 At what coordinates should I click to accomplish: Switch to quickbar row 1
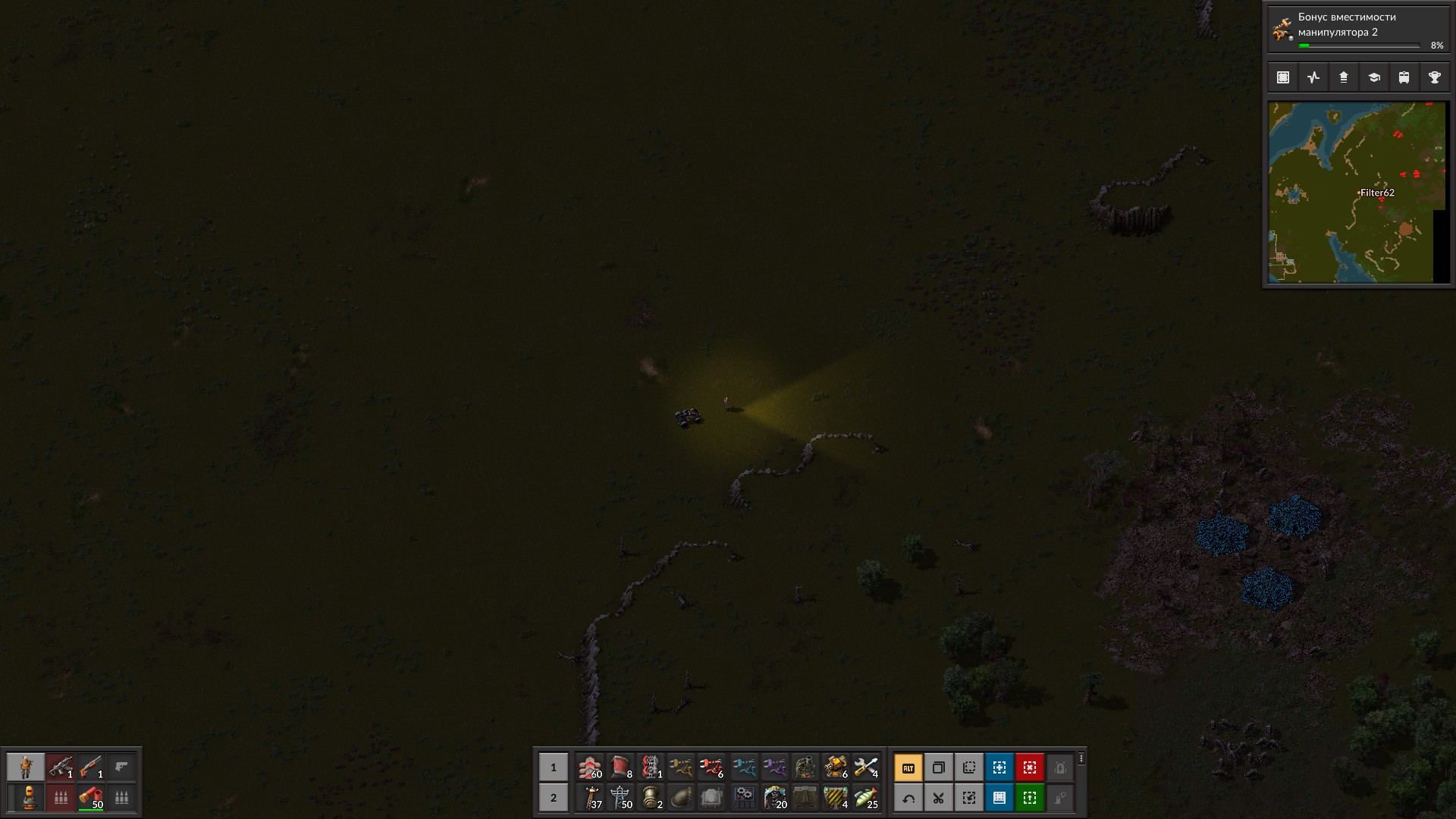554,767
